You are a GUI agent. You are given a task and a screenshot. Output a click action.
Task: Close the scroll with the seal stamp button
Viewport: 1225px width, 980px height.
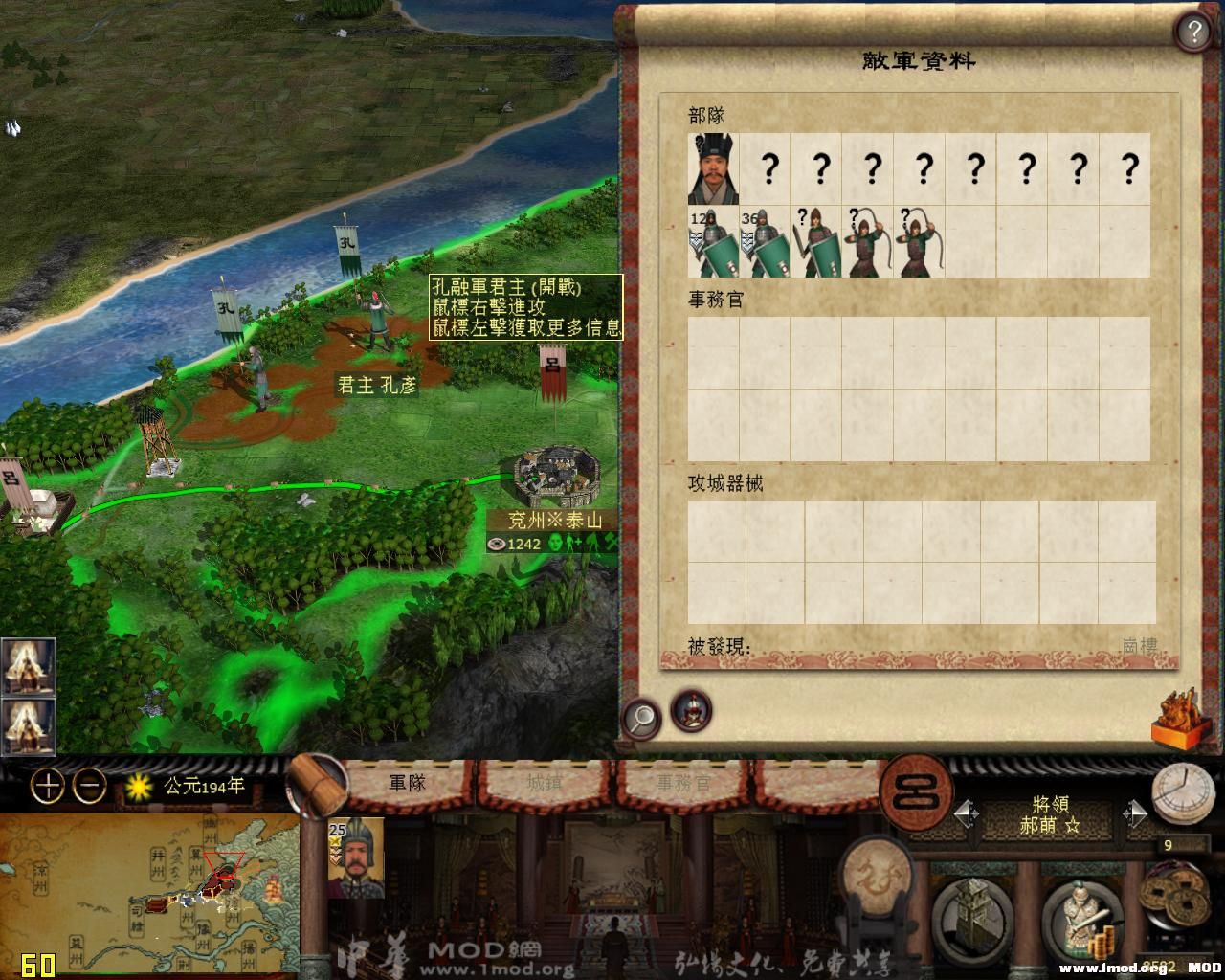pyautogui.click(x=1178, y=718)
